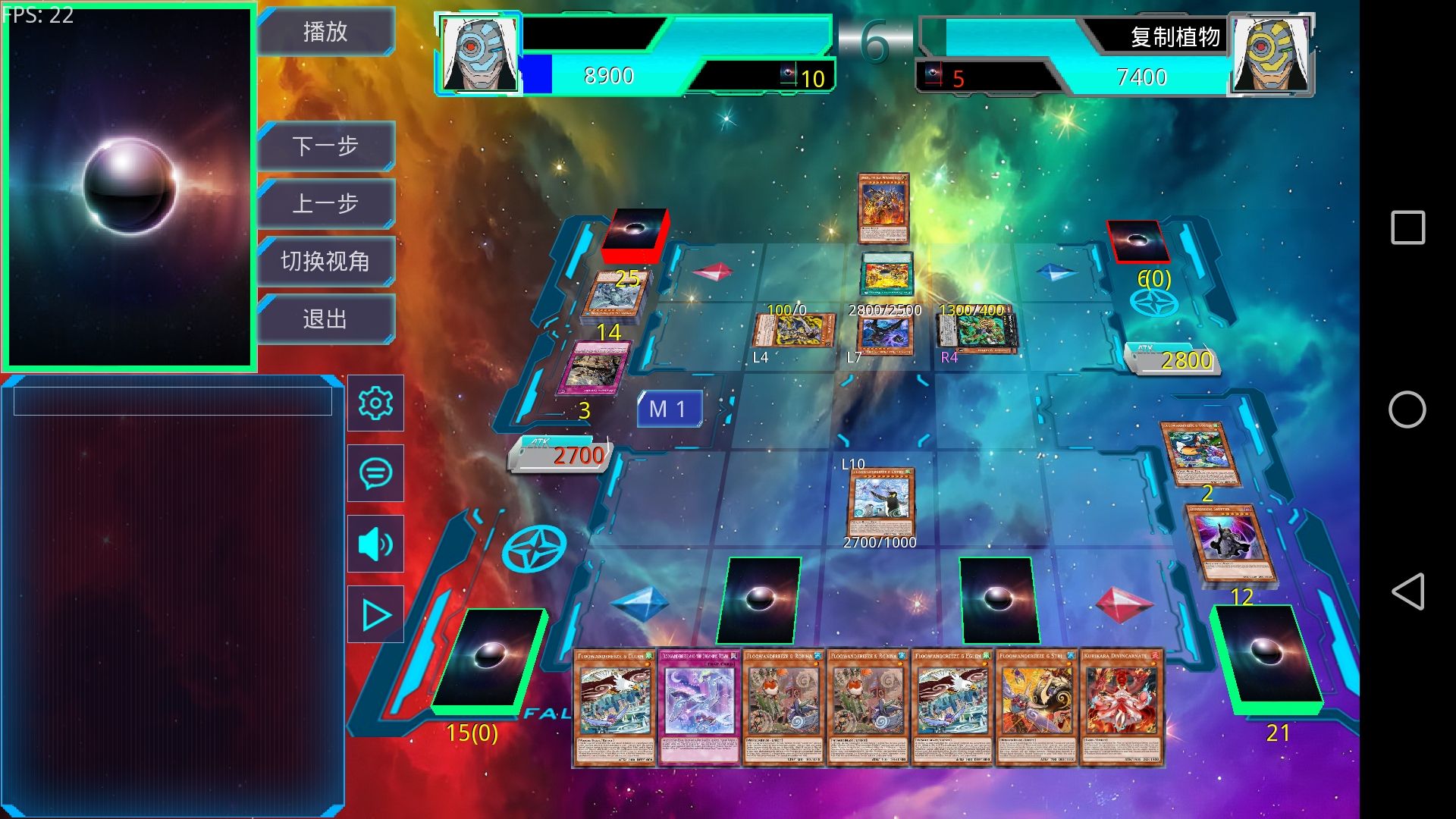1456x819 pixels.
Task: Inspect opponent's 2800/2500 Level 7 monster
Action: [x=883, y=334]
